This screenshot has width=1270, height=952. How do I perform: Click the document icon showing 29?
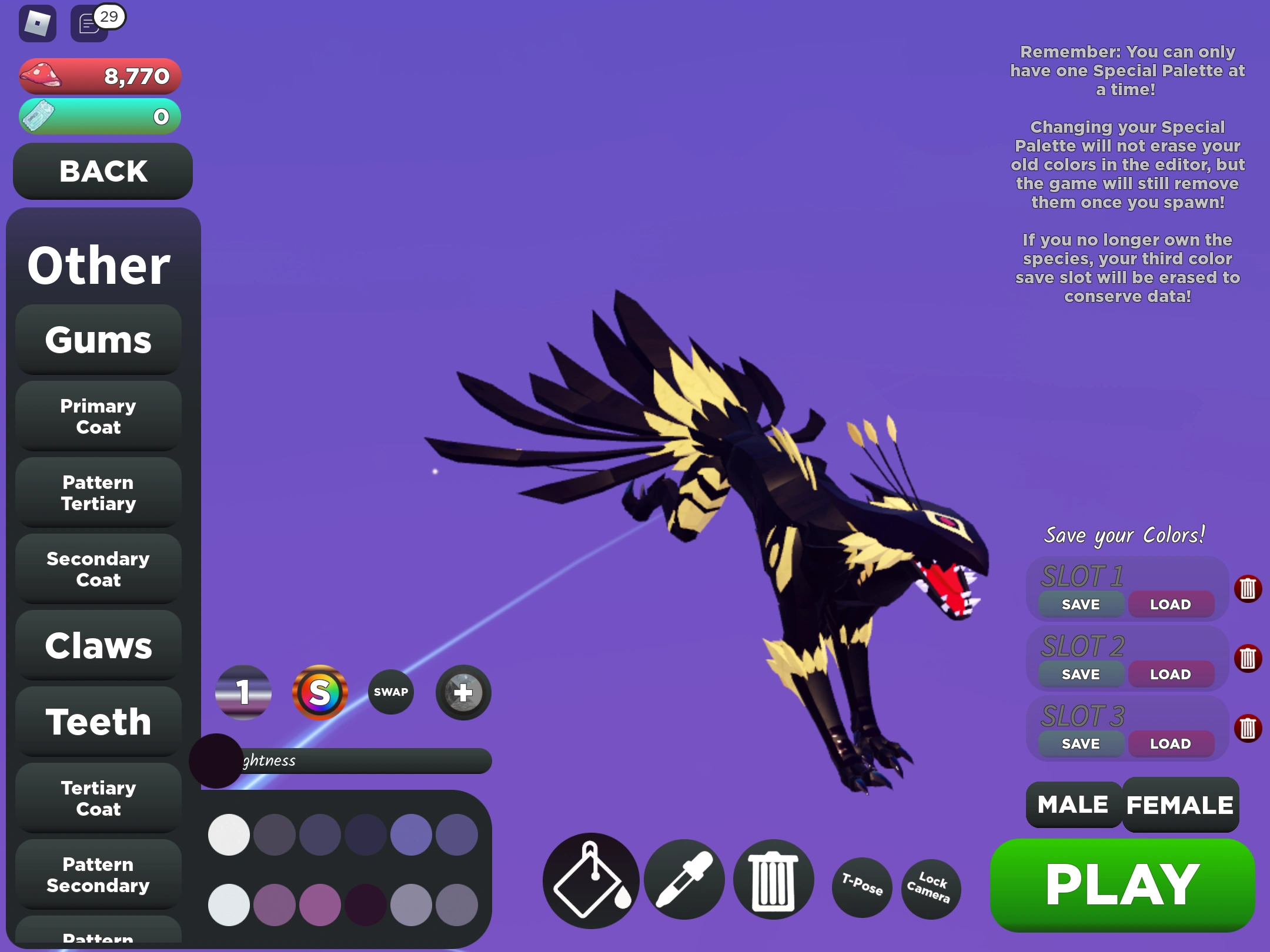click(88, 24)
